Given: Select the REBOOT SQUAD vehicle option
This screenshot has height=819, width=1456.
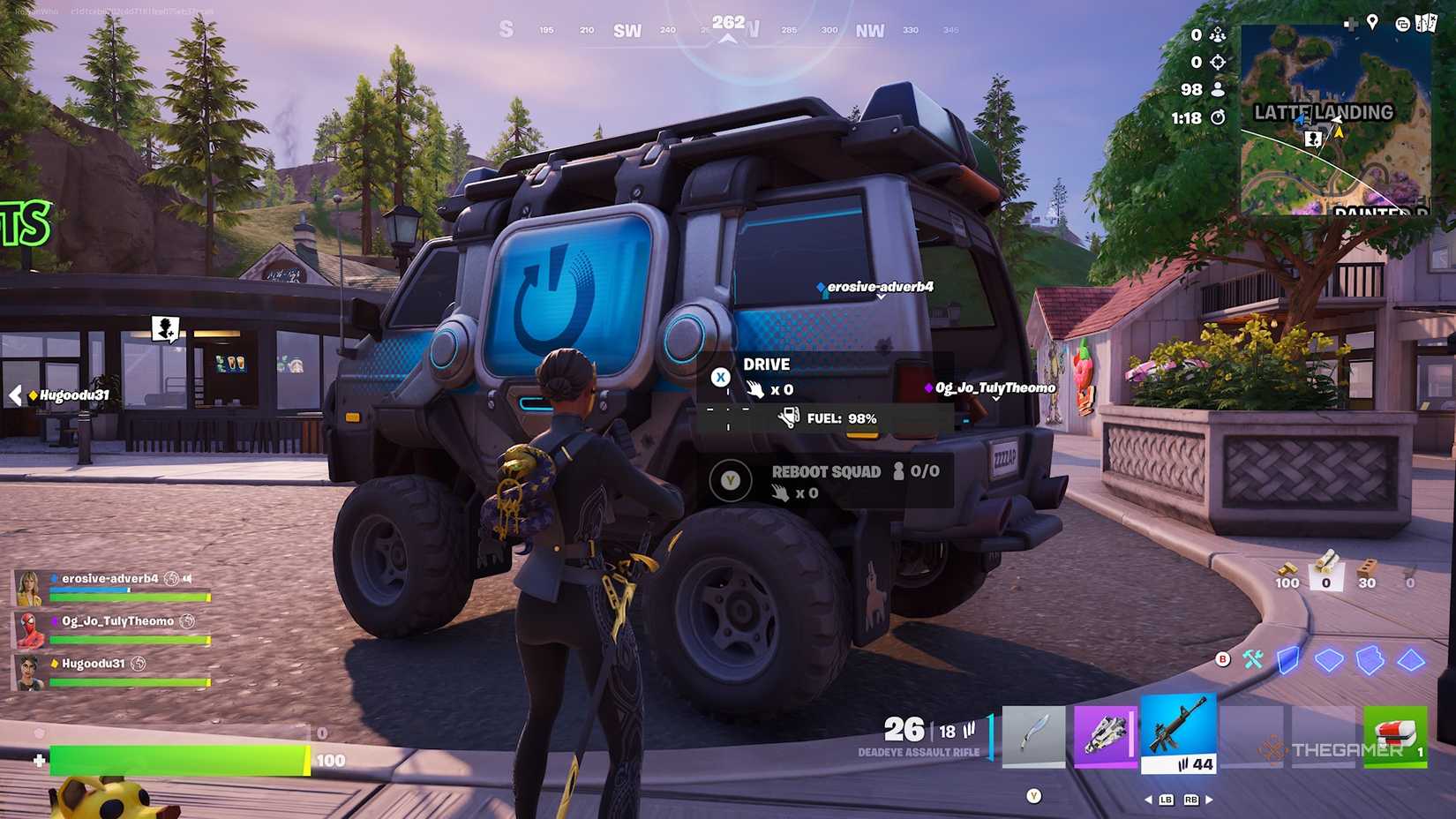Looking at the screenshot, I should [x=825, y=472].
